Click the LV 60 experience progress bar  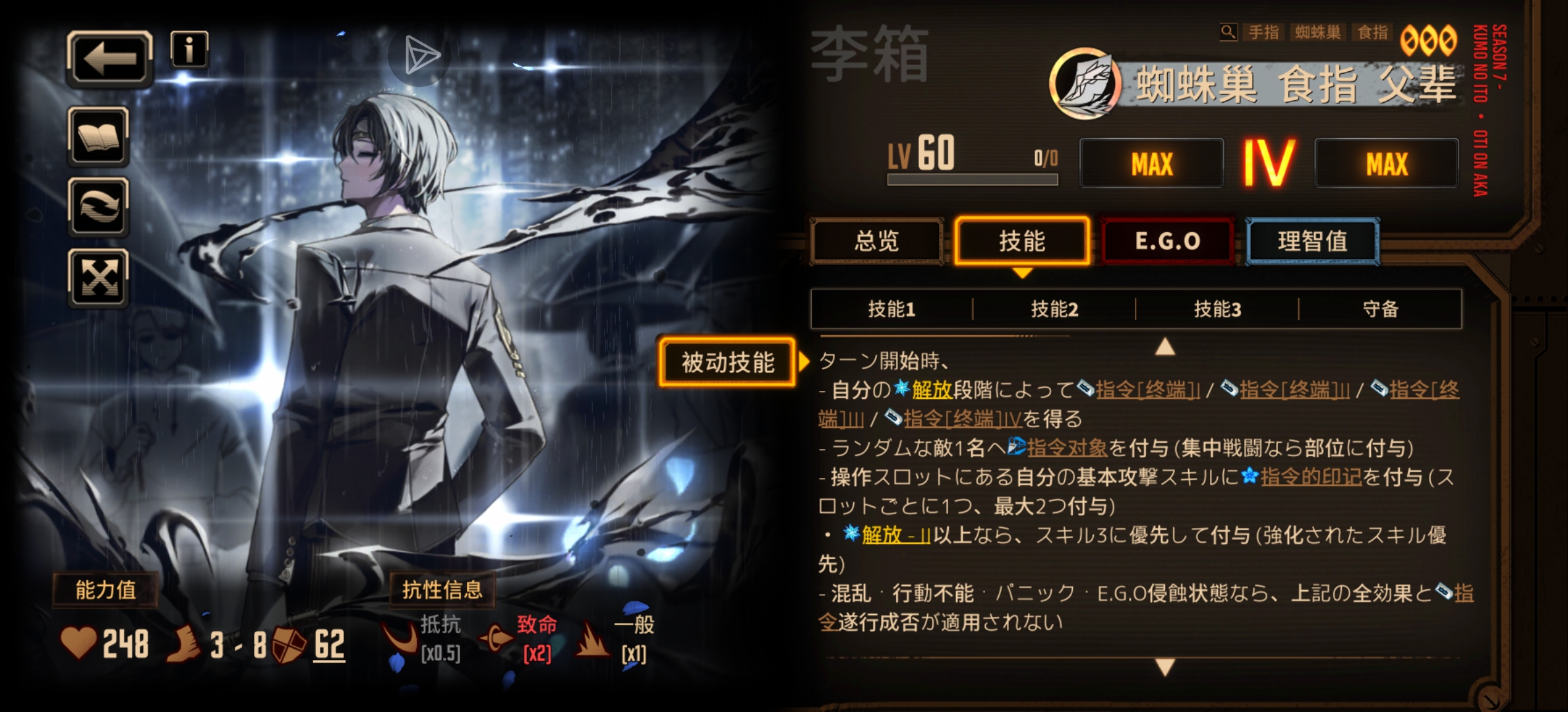[971, 179]
